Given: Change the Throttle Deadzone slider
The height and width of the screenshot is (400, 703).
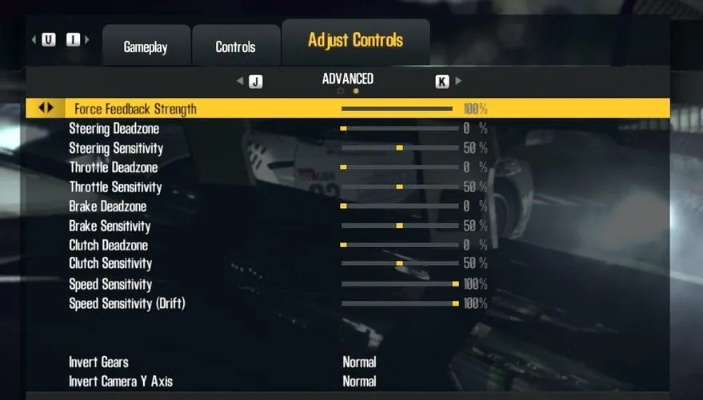Looking at the screenshot, I should click(398, 167).
